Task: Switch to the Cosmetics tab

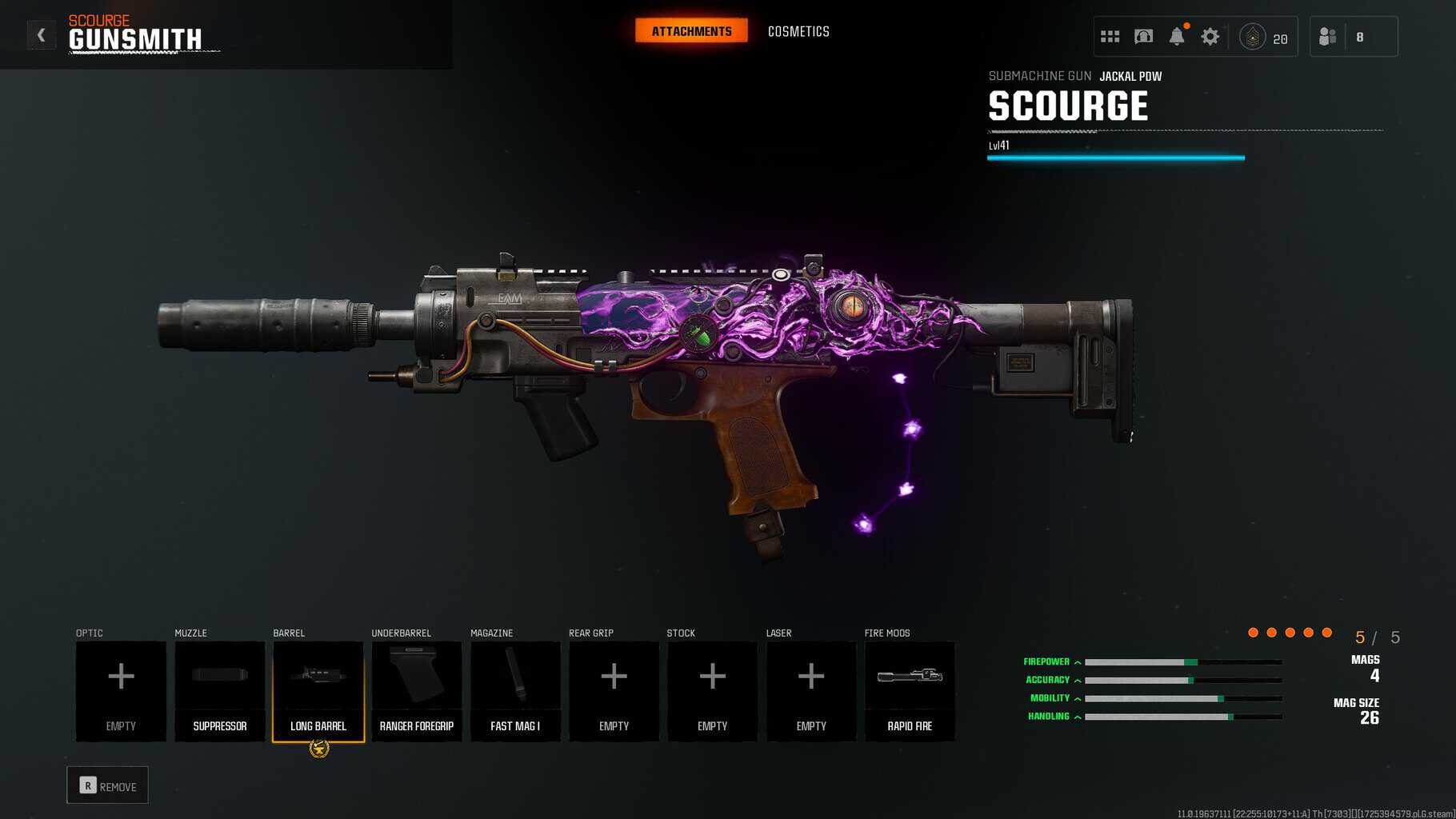Action: (x=798, y=31)
